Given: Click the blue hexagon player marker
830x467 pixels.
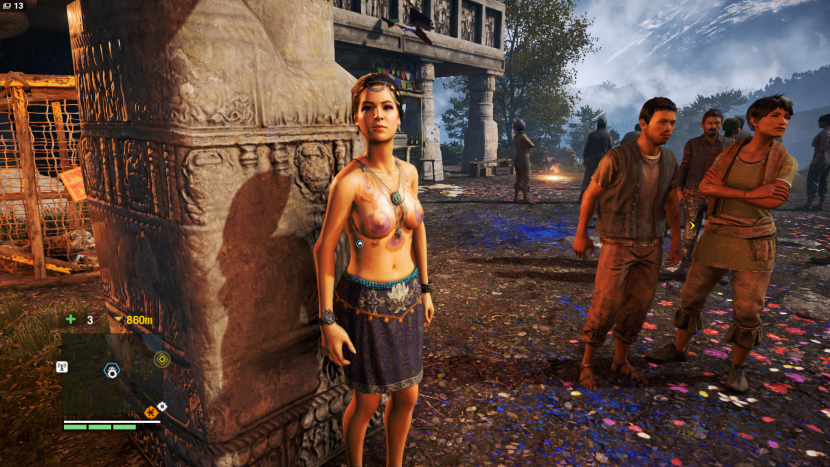Looking at the screenshot, I should click(x=112, y=371).
